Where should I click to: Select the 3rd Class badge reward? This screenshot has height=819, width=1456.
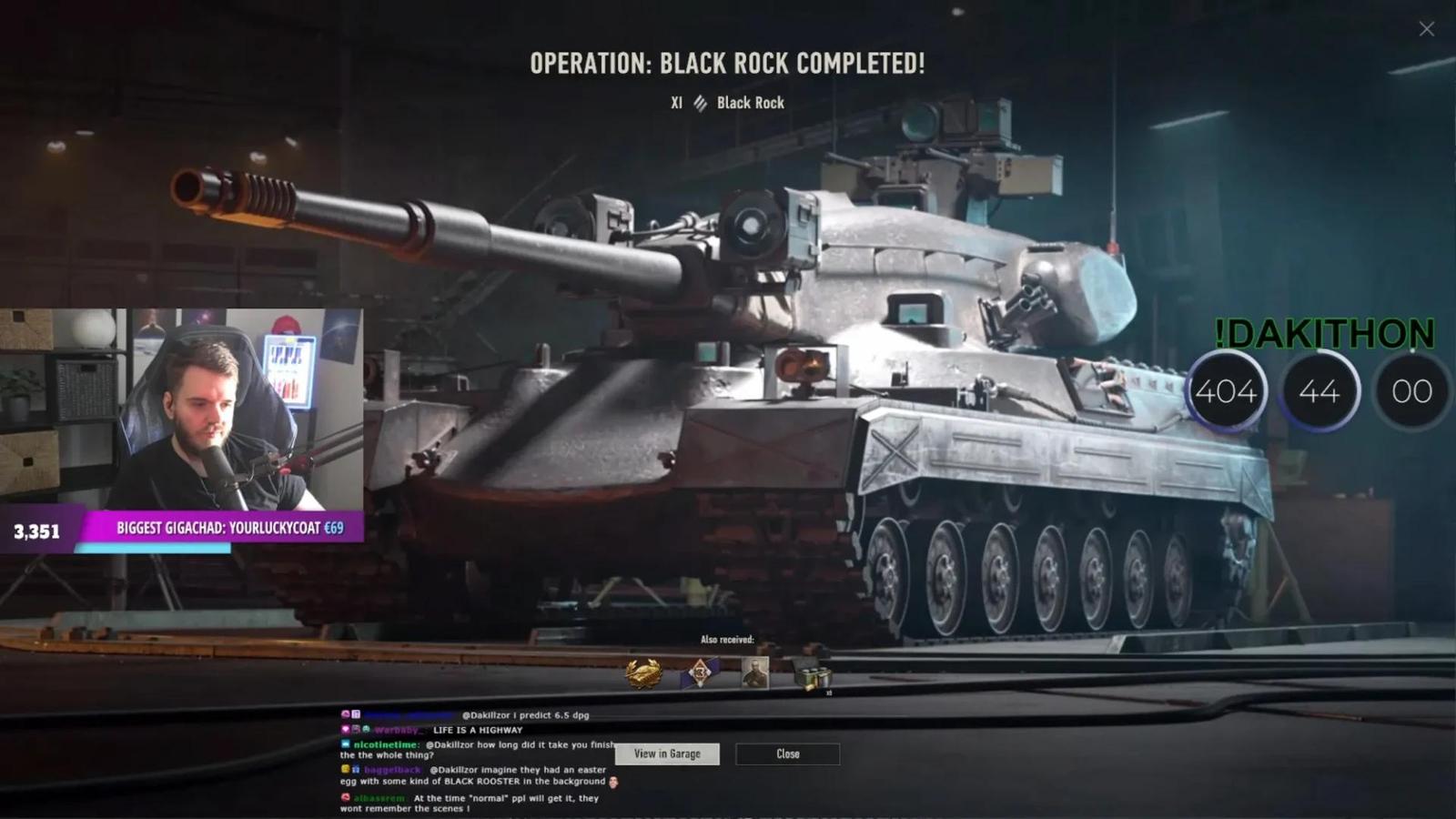pyautogui.click(x=700, y=672)
